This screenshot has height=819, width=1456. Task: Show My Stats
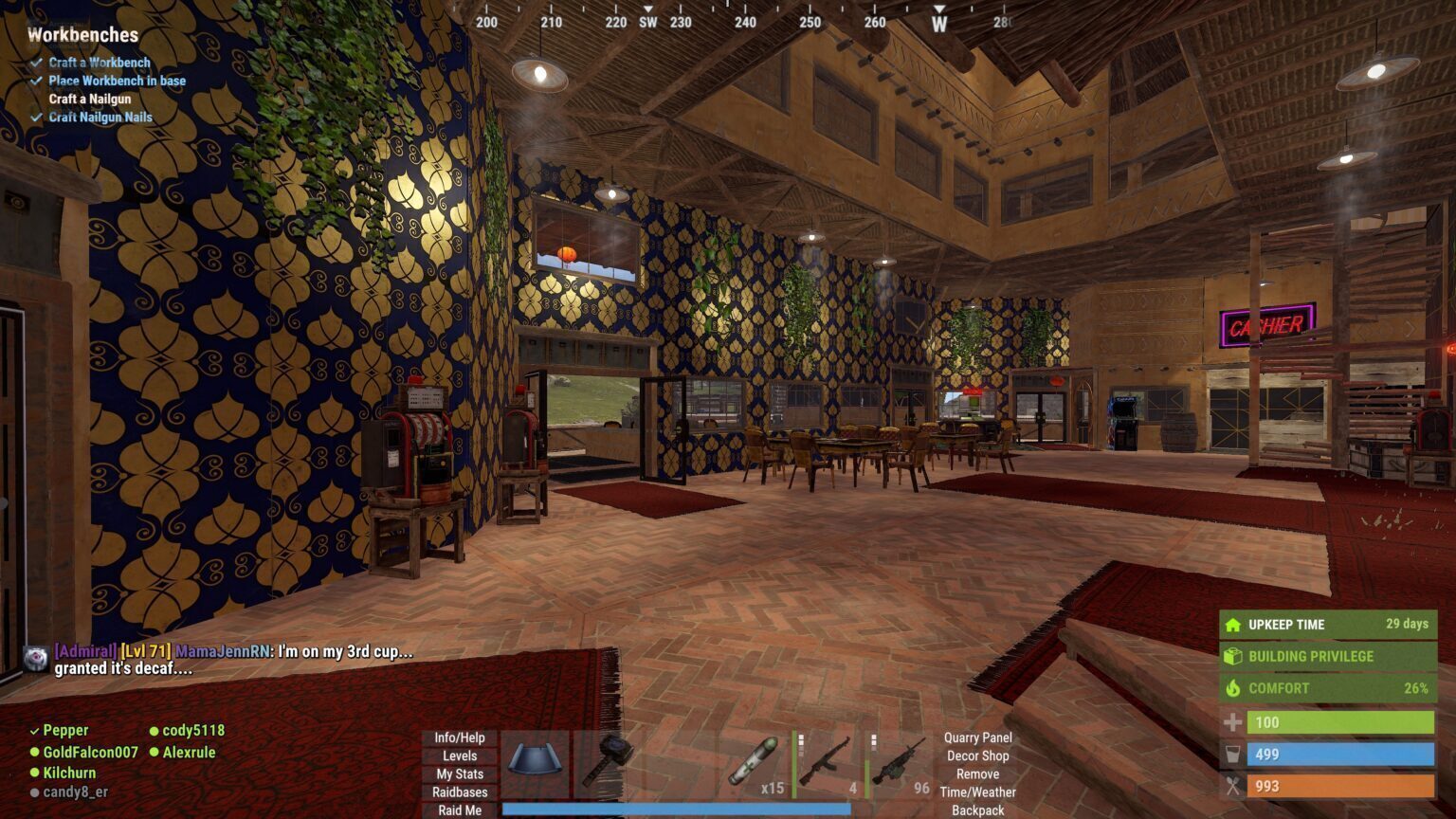460,773
